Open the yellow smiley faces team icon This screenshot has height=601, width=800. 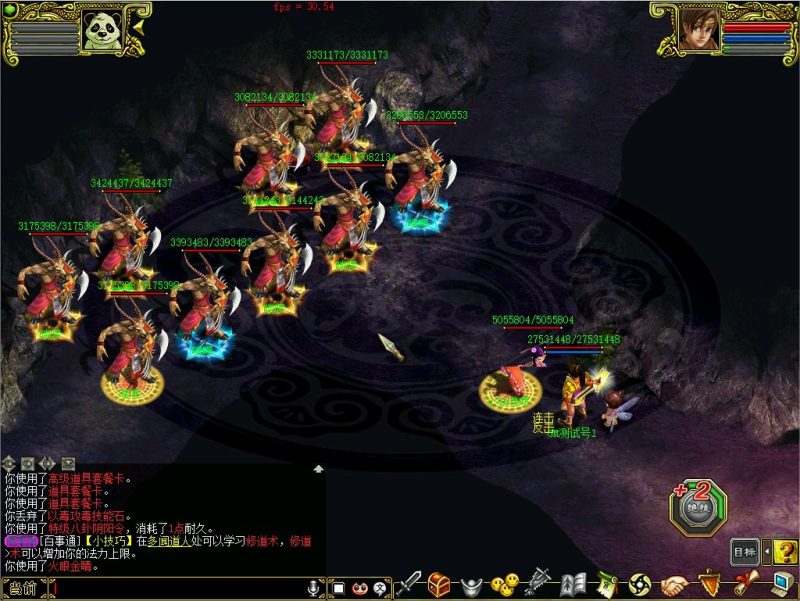507,584
